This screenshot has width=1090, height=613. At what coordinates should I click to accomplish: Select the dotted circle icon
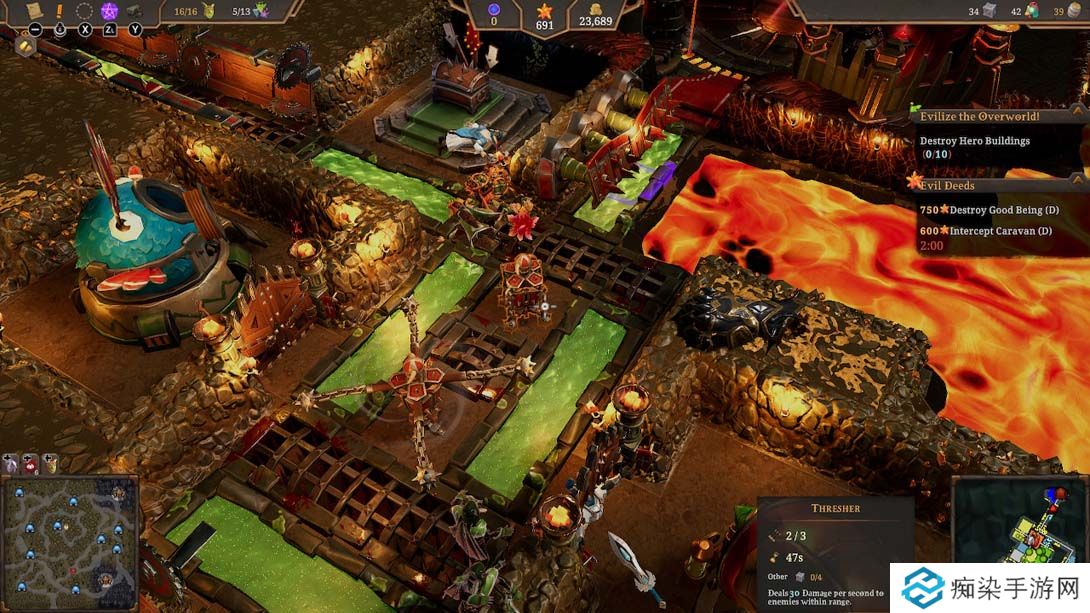(x=85, y=11)
